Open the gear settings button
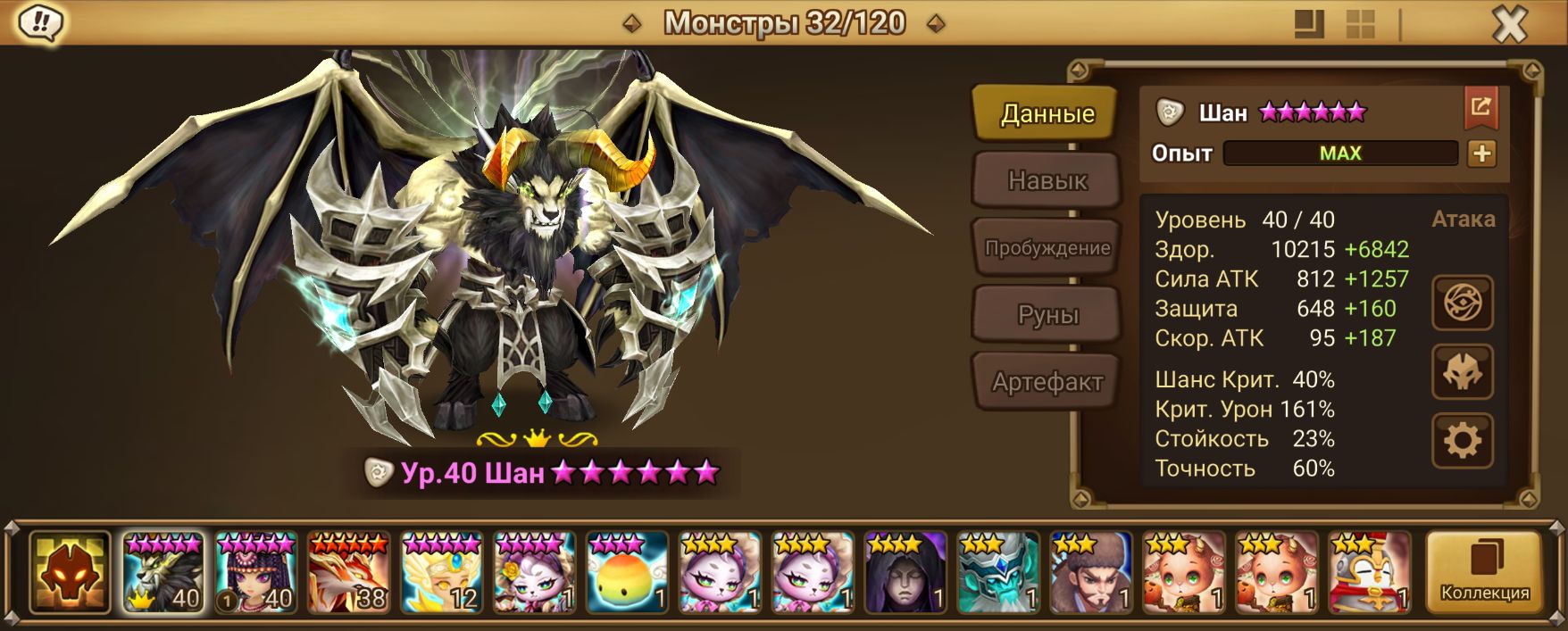Screen dimensions: 1568x631 click(x=1462, y=440)
